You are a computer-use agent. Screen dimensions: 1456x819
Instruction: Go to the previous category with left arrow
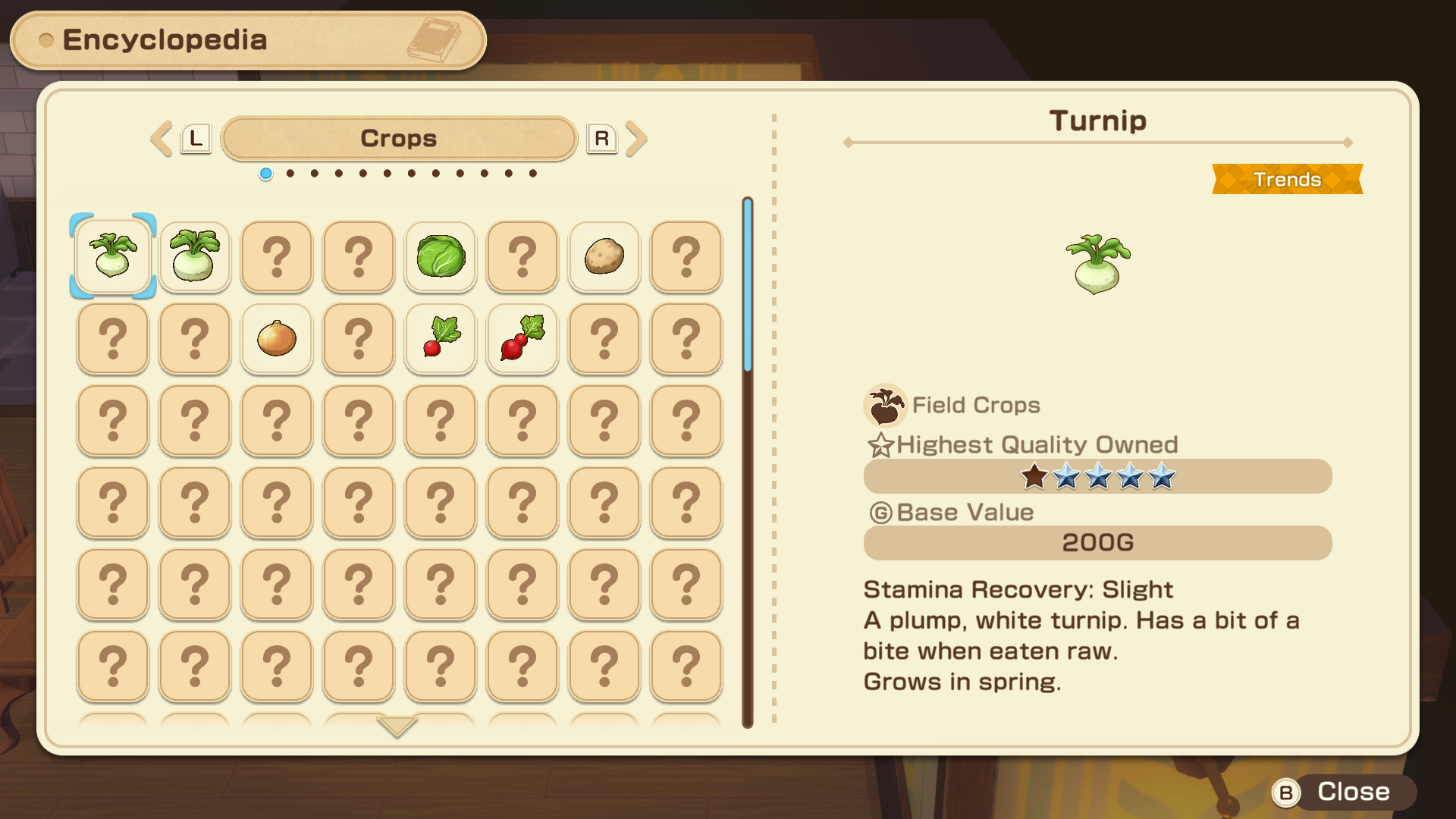tap(162, 139)
